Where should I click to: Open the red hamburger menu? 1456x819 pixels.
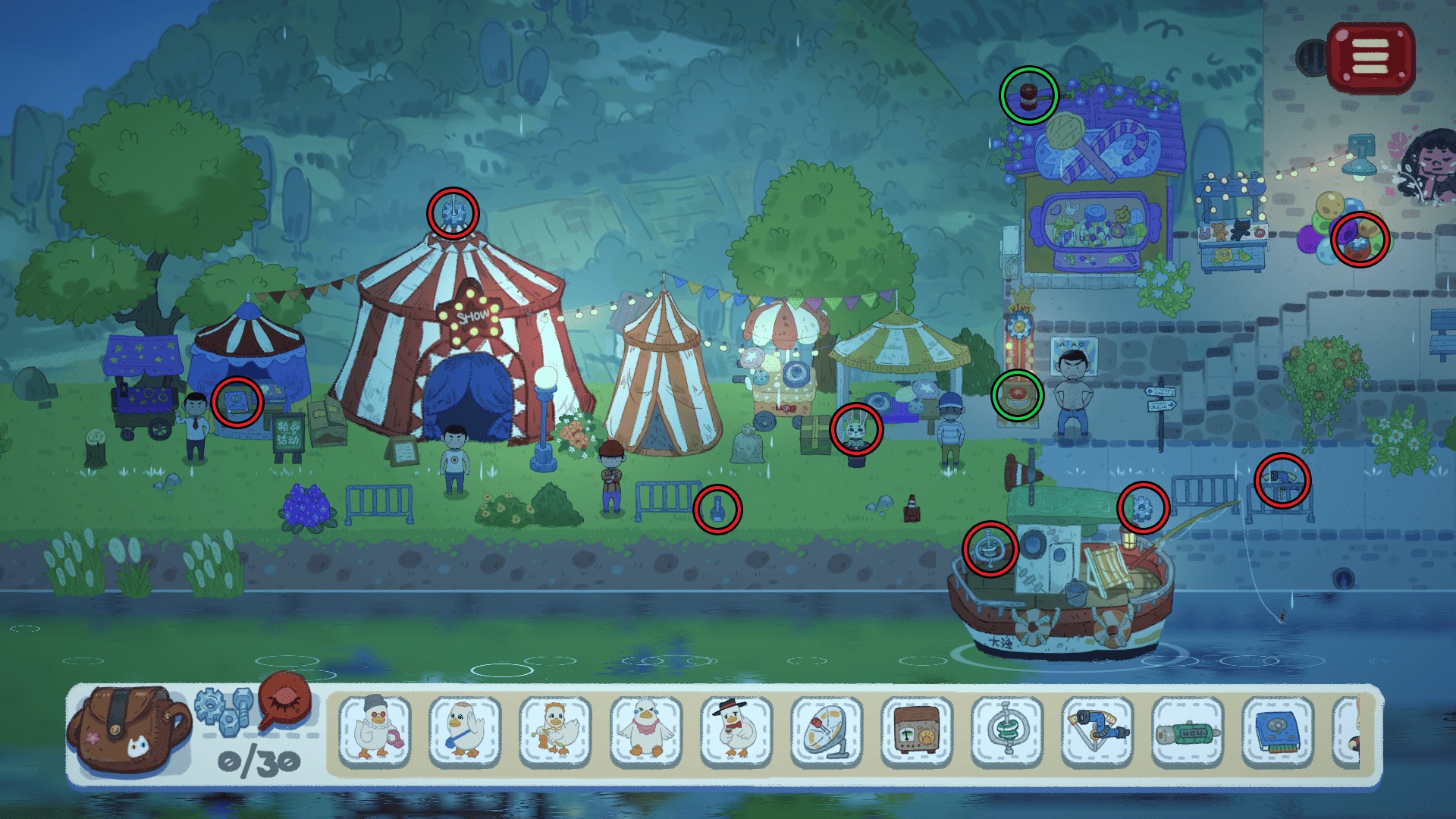(1371, 56)
